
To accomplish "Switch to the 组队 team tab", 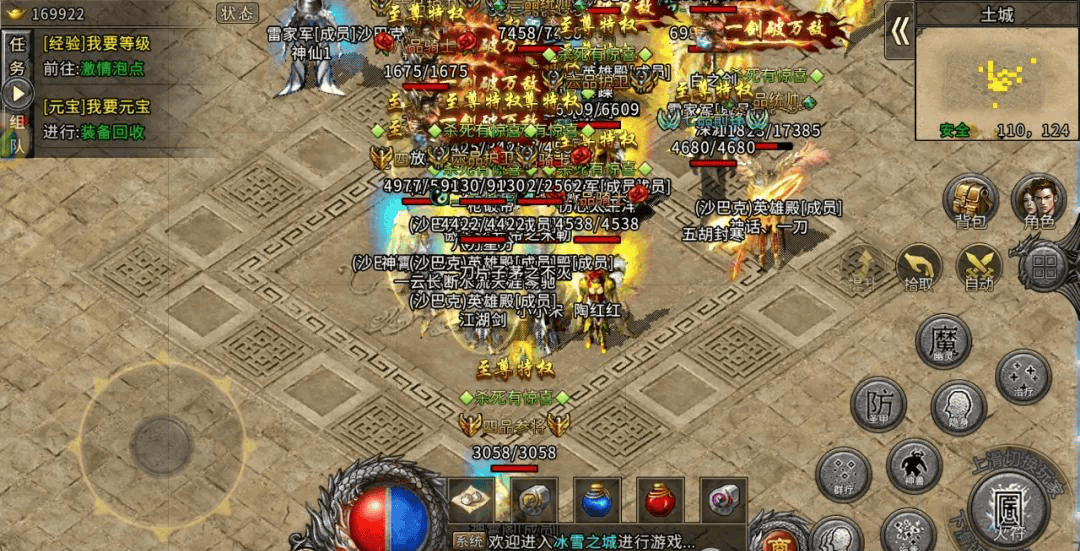I will (x=17, y=132).
